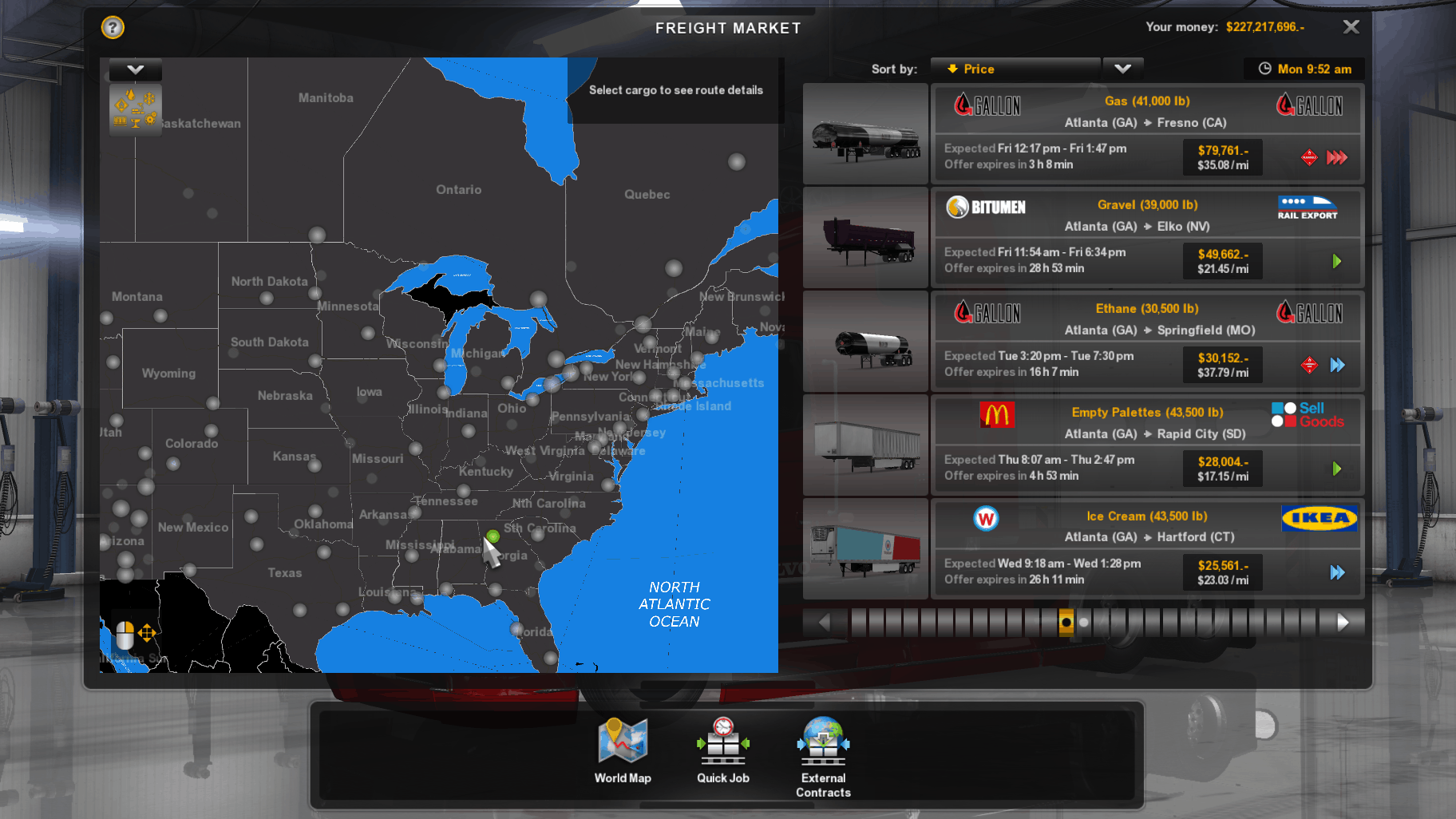
Task: Open the help question mark icon
Action: click(113, 28)
